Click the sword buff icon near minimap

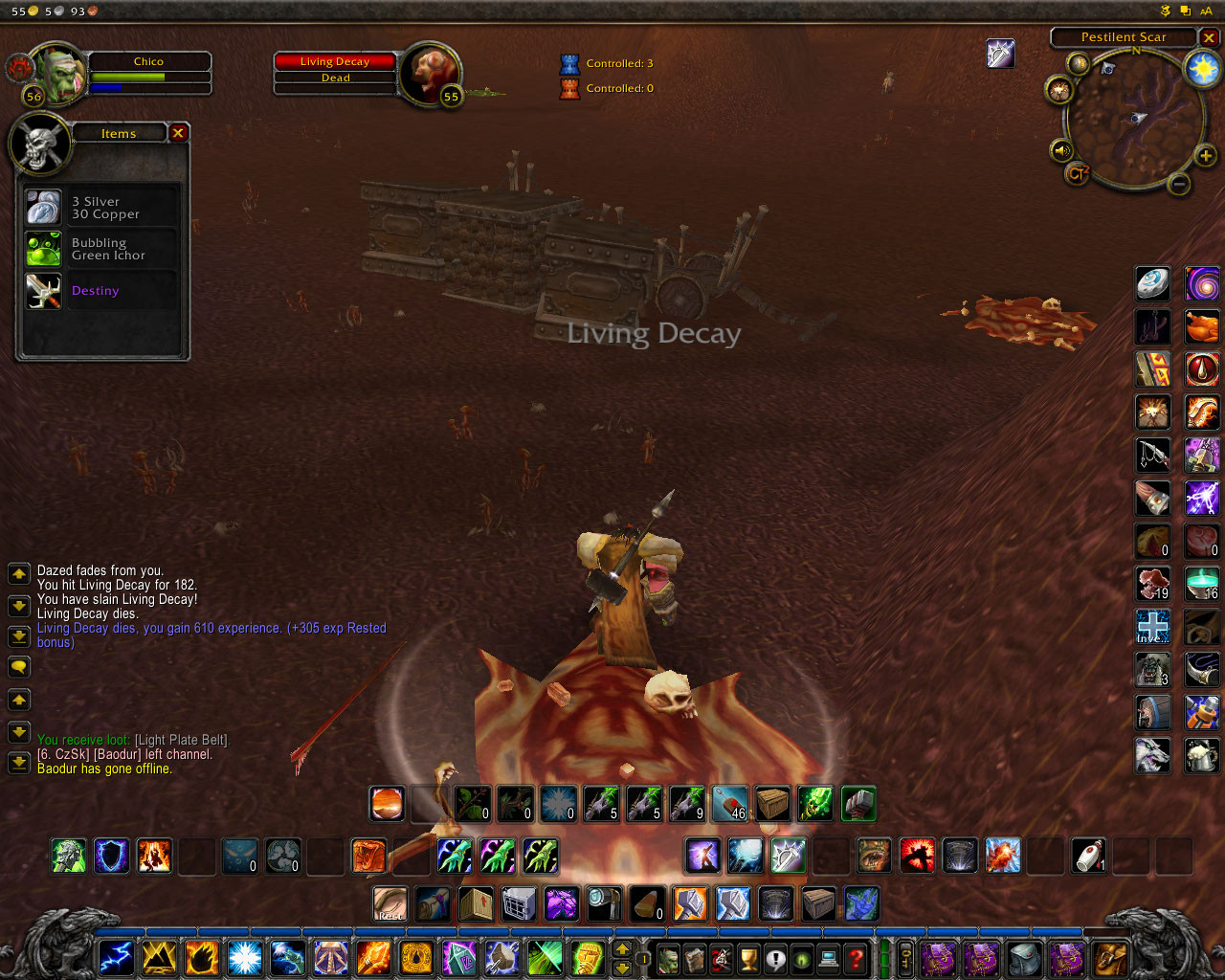tap(1000, 54)
